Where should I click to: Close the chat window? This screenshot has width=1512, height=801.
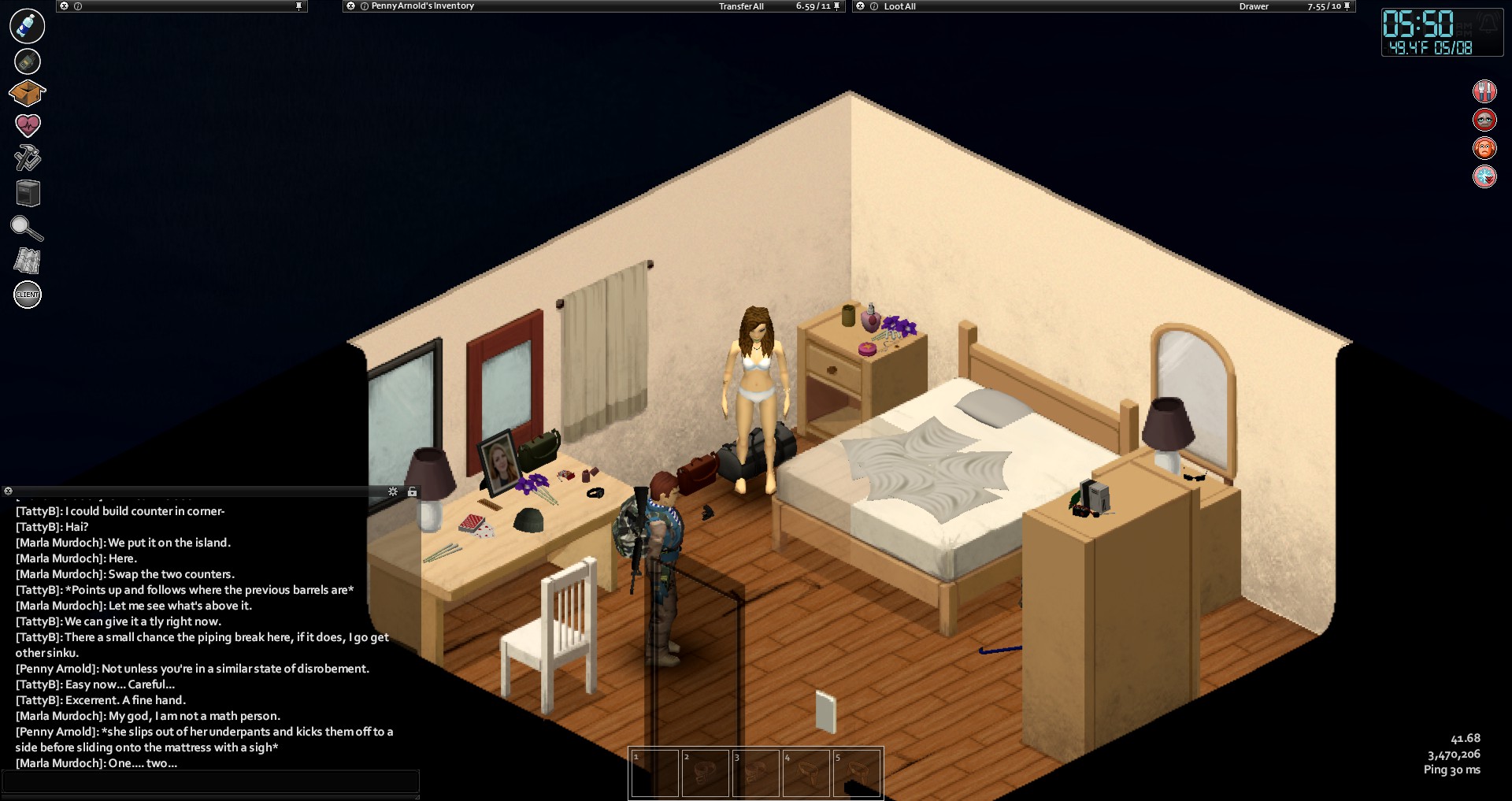coord(8,491)
